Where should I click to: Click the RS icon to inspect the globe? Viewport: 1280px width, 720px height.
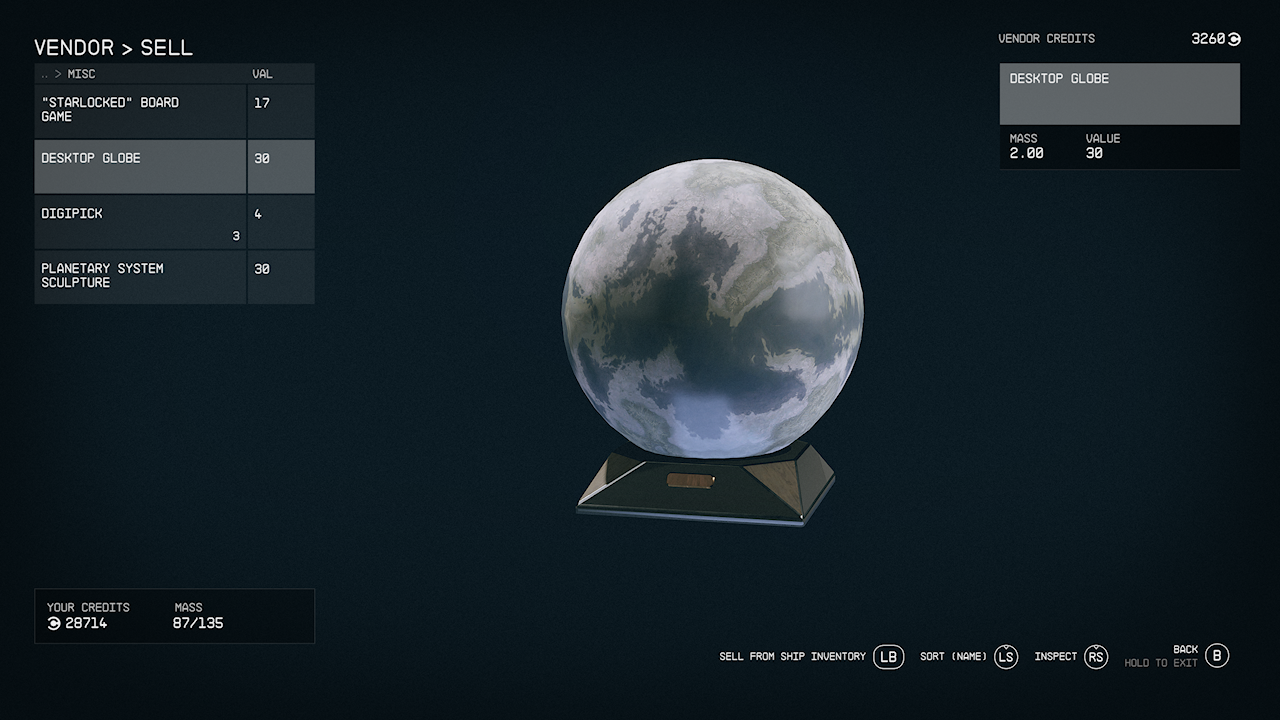coord(1095,657)
